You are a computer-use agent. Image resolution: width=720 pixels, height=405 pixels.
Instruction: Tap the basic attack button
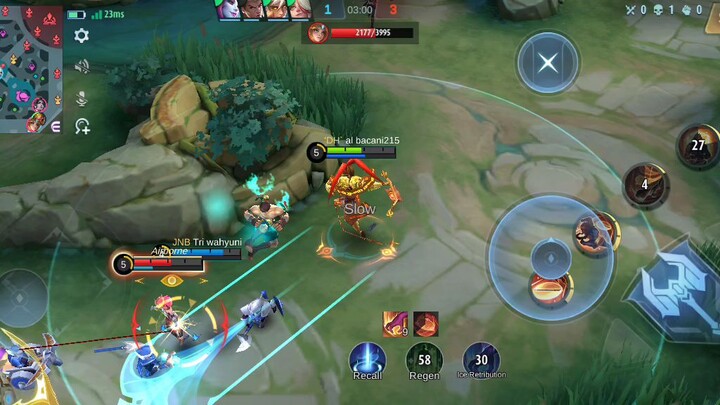click(x=674, y=290)
